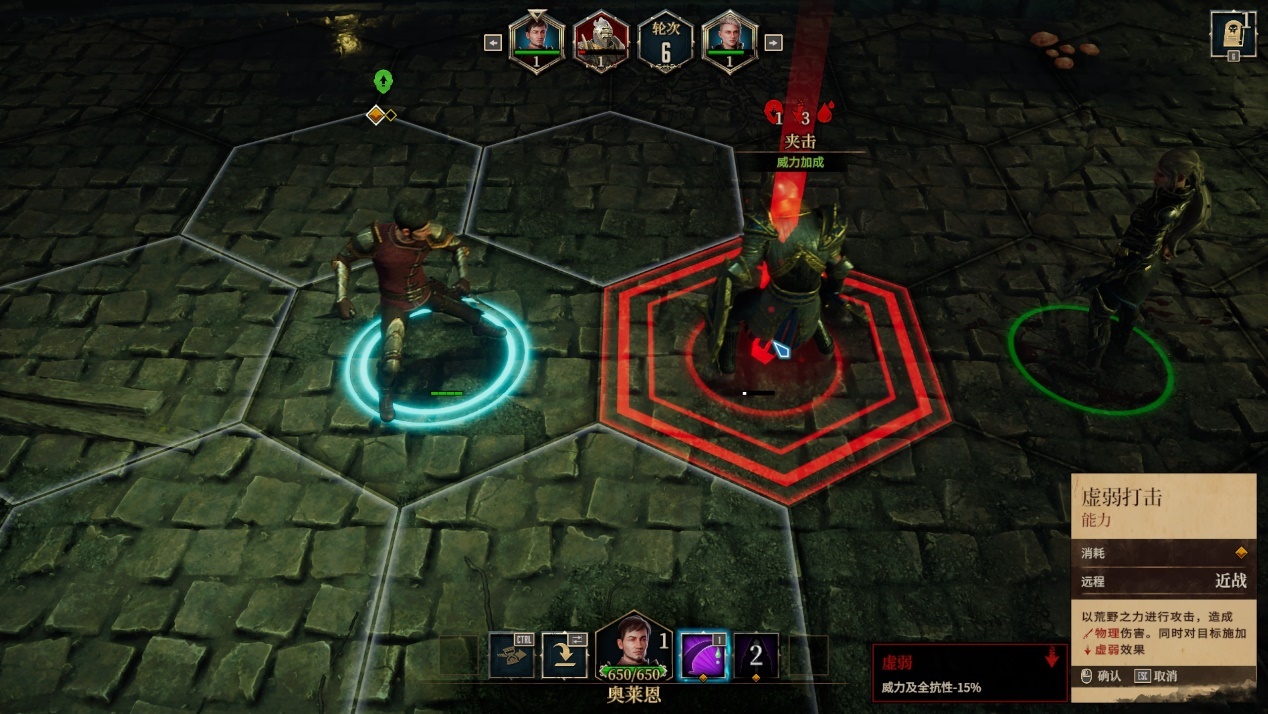This screenshot has width=1268, height=714.
Task: Open the tombstone graveyard icon
Action: pyautogui.click(x=1233, y=34)
